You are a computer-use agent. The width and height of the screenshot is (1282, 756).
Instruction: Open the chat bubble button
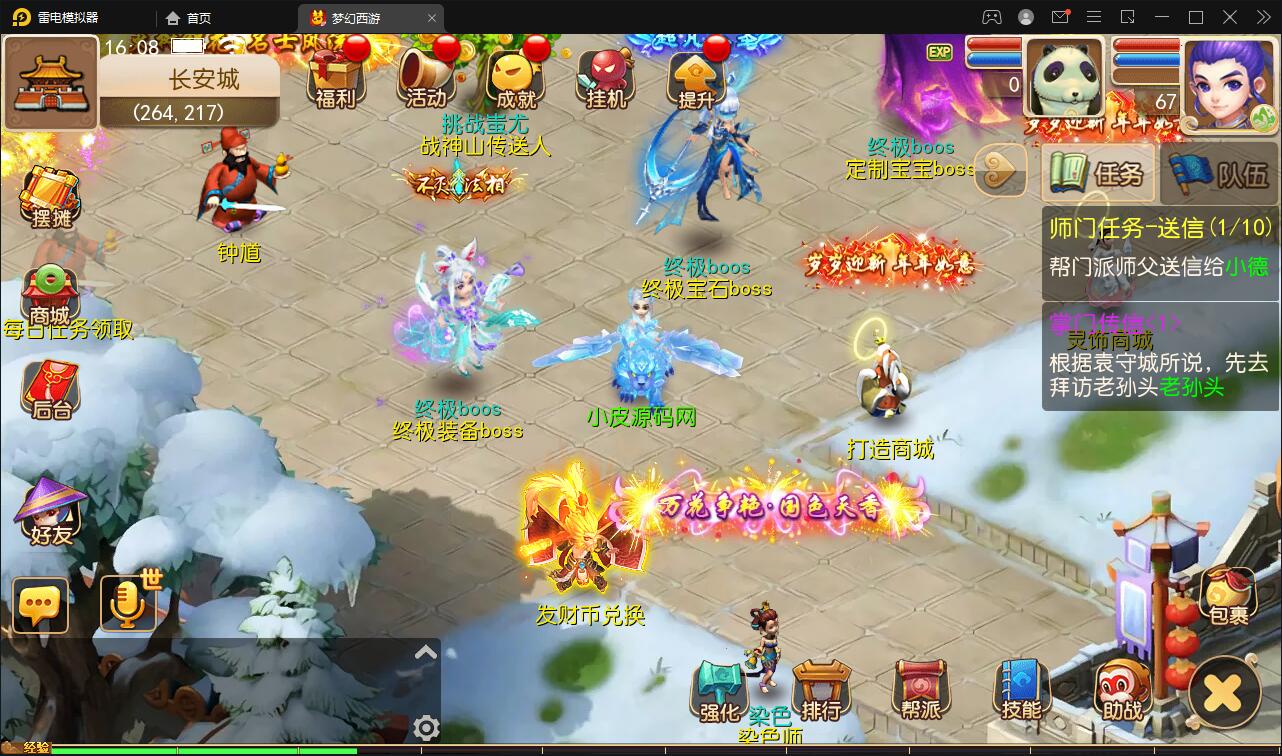pos(41,605)
